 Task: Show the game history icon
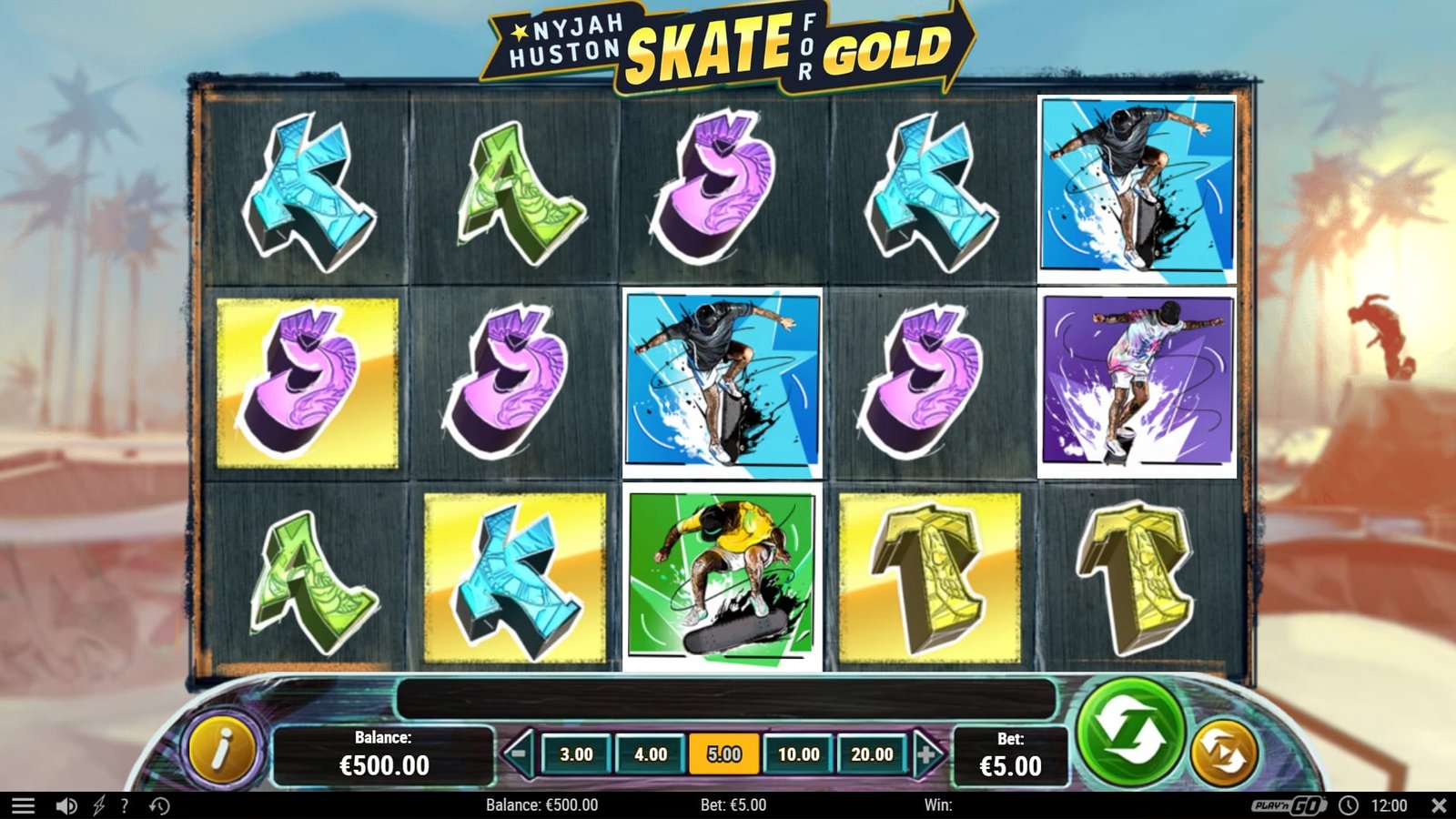159,805
